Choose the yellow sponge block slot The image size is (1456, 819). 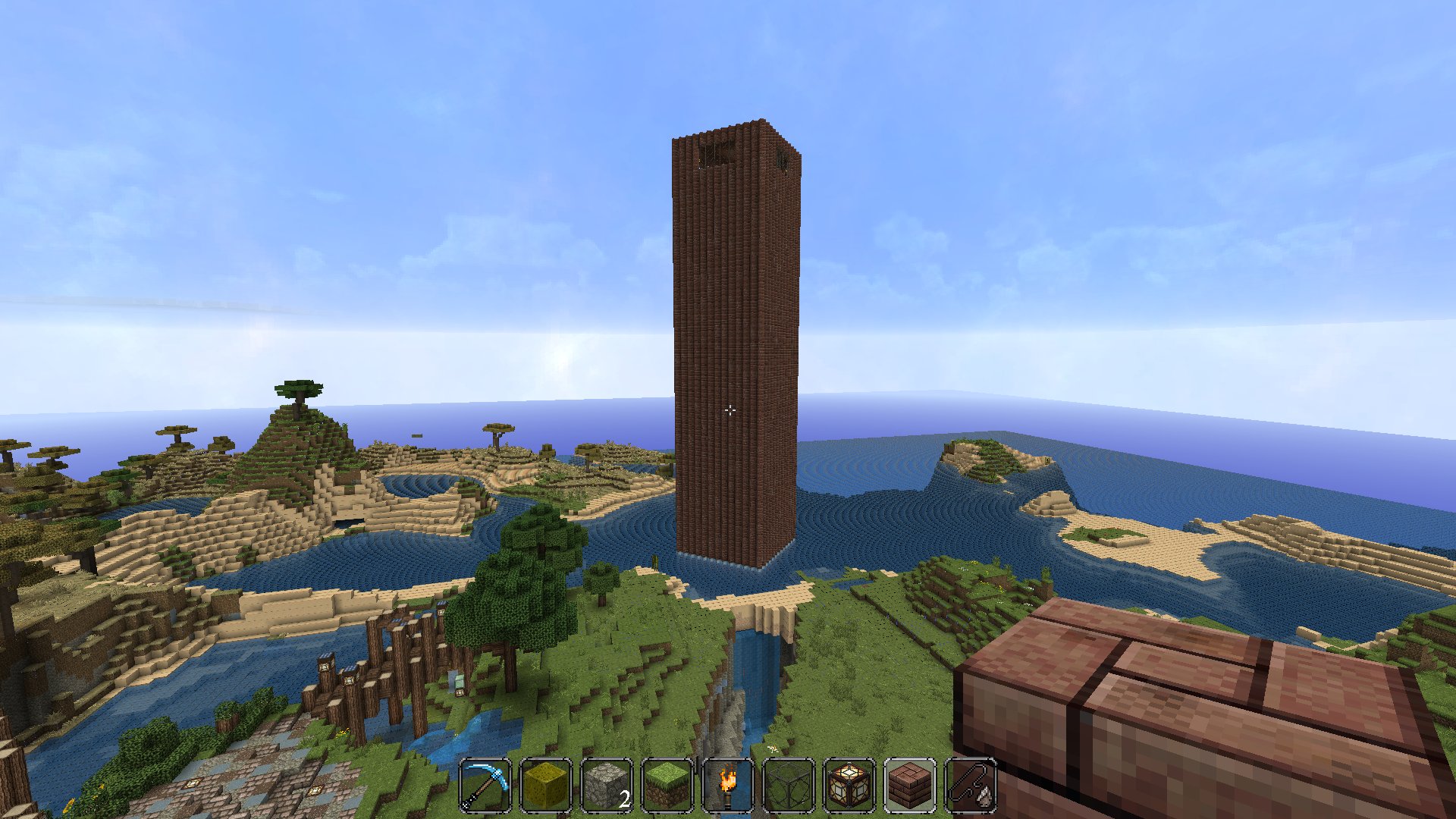click(546, 786)
